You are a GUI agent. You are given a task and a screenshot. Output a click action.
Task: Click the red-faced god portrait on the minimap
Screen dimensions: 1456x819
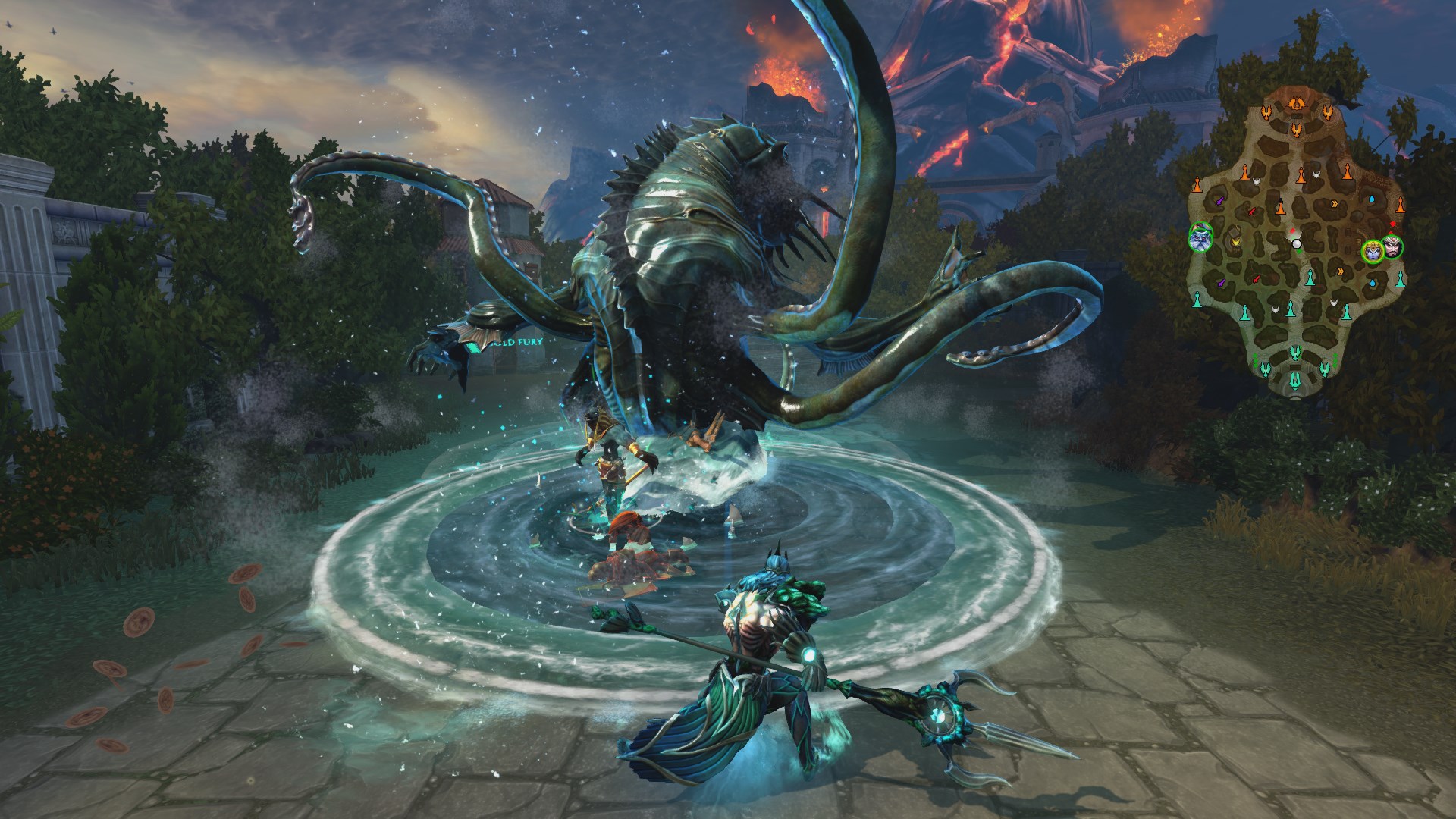click(x=1392, y=249)
